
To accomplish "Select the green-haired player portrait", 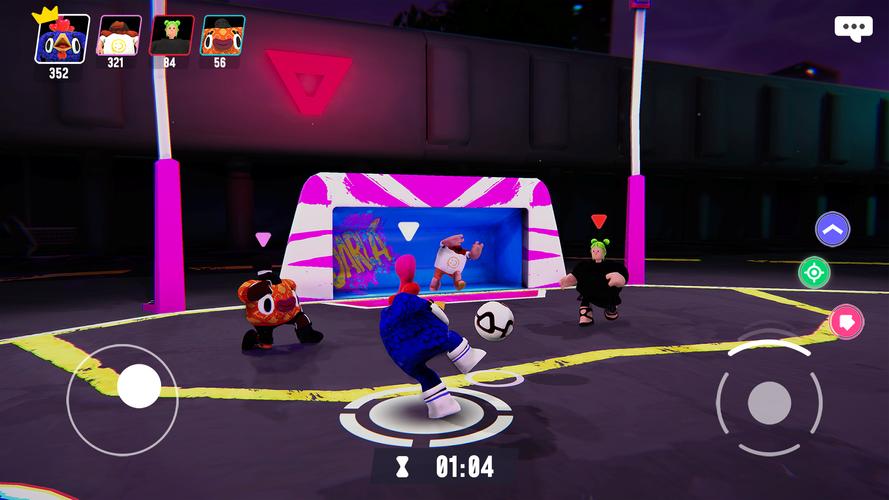I will coord(170,35).
